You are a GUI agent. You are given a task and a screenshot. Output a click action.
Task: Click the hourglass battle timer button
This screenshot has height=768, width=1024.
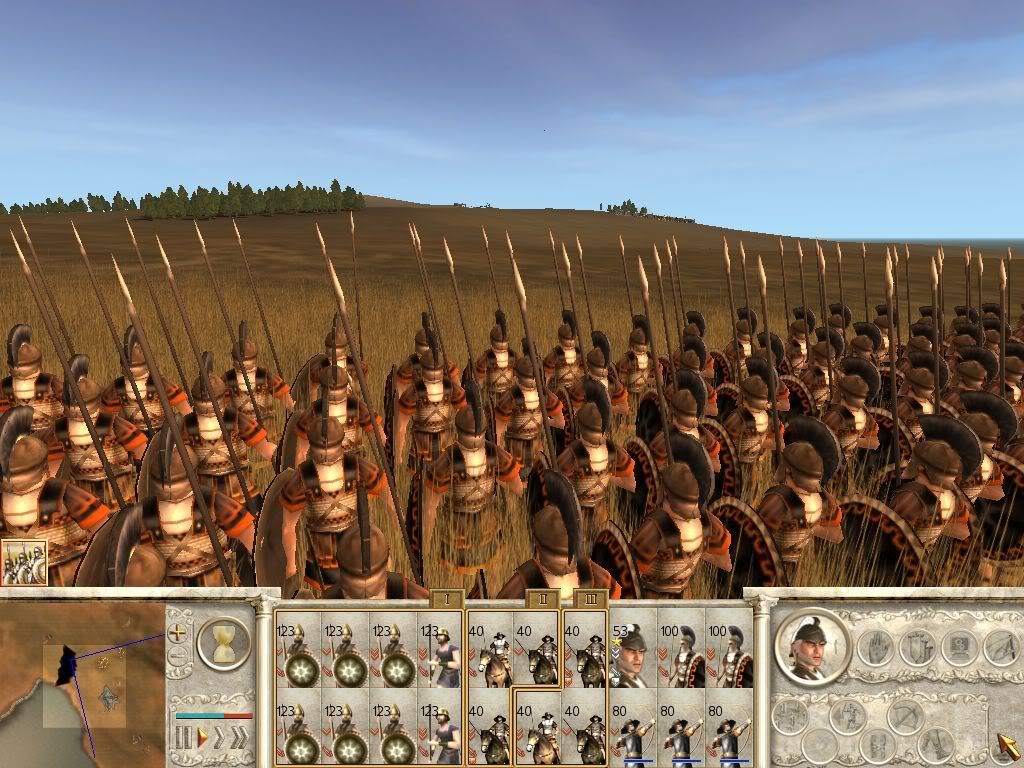223,643
